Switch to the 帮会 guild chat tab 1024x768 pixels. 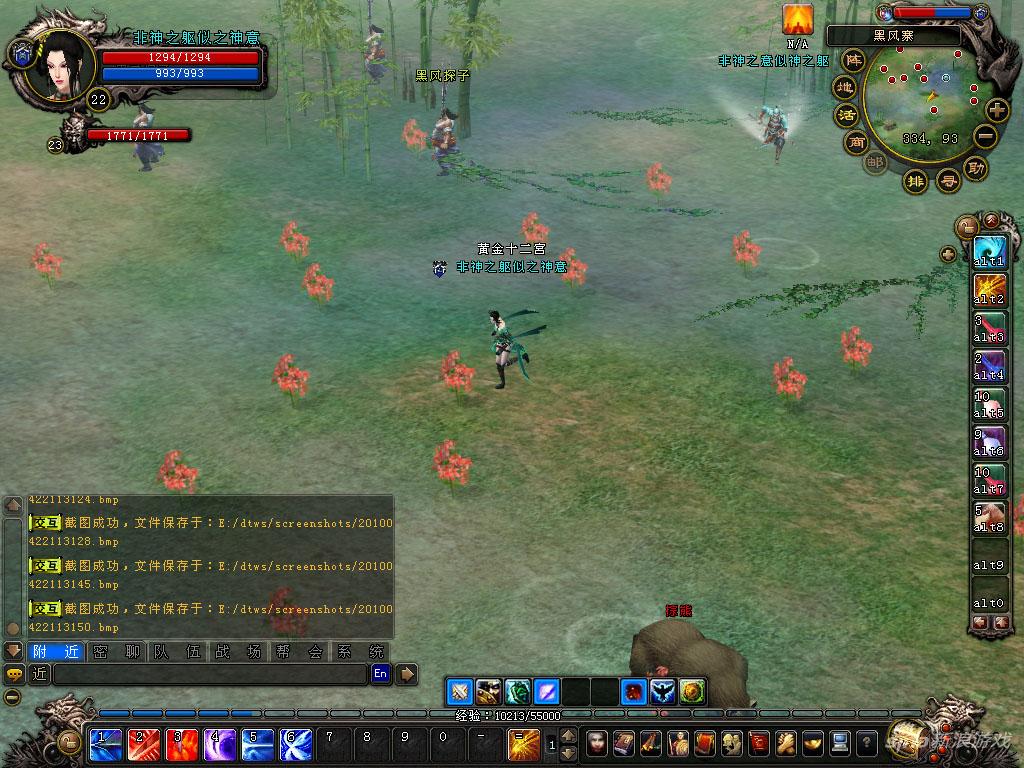pos(299,651)
